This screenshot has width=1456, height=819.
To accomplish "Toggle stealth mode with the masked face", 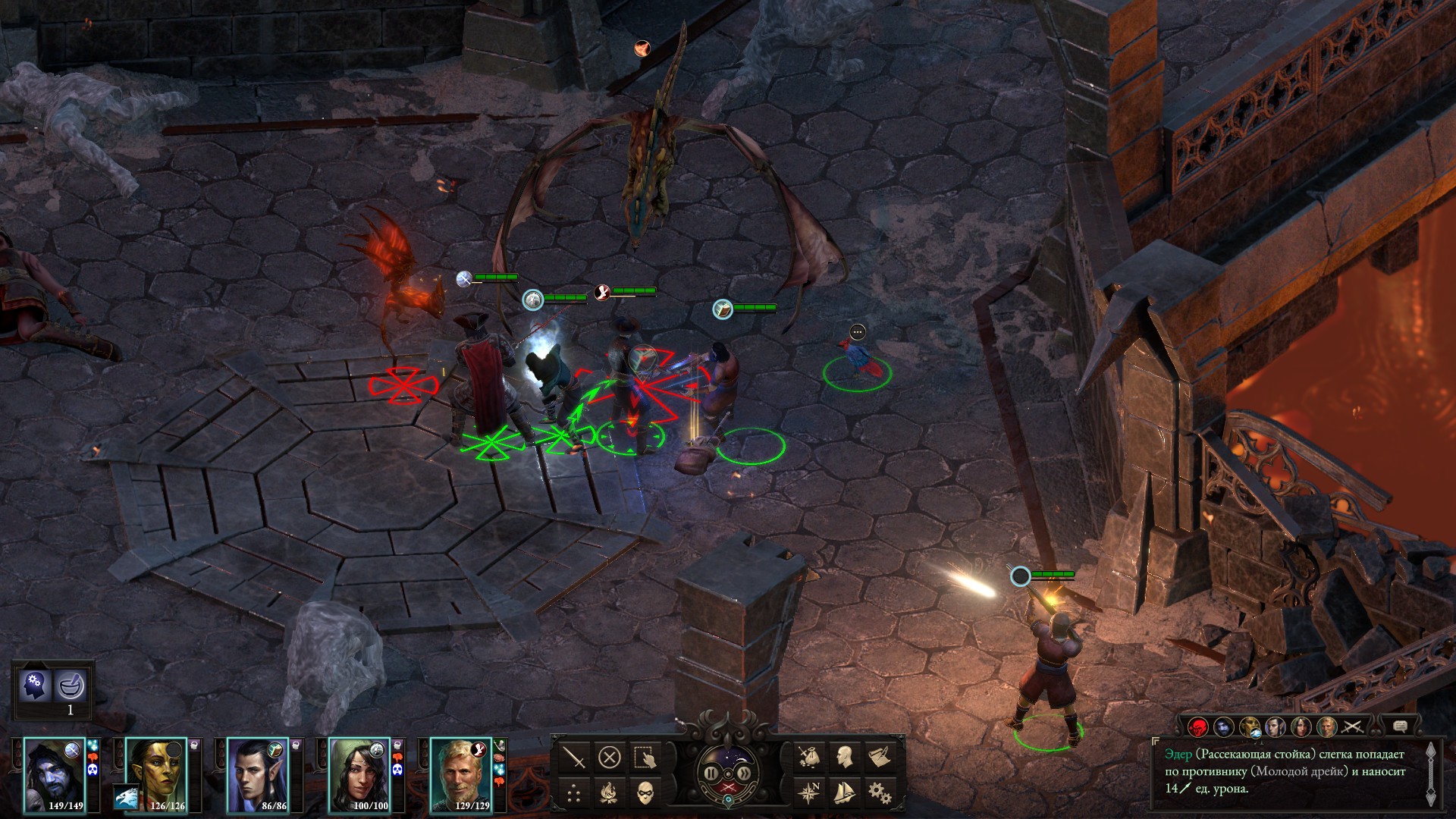I will pos(645,793).
